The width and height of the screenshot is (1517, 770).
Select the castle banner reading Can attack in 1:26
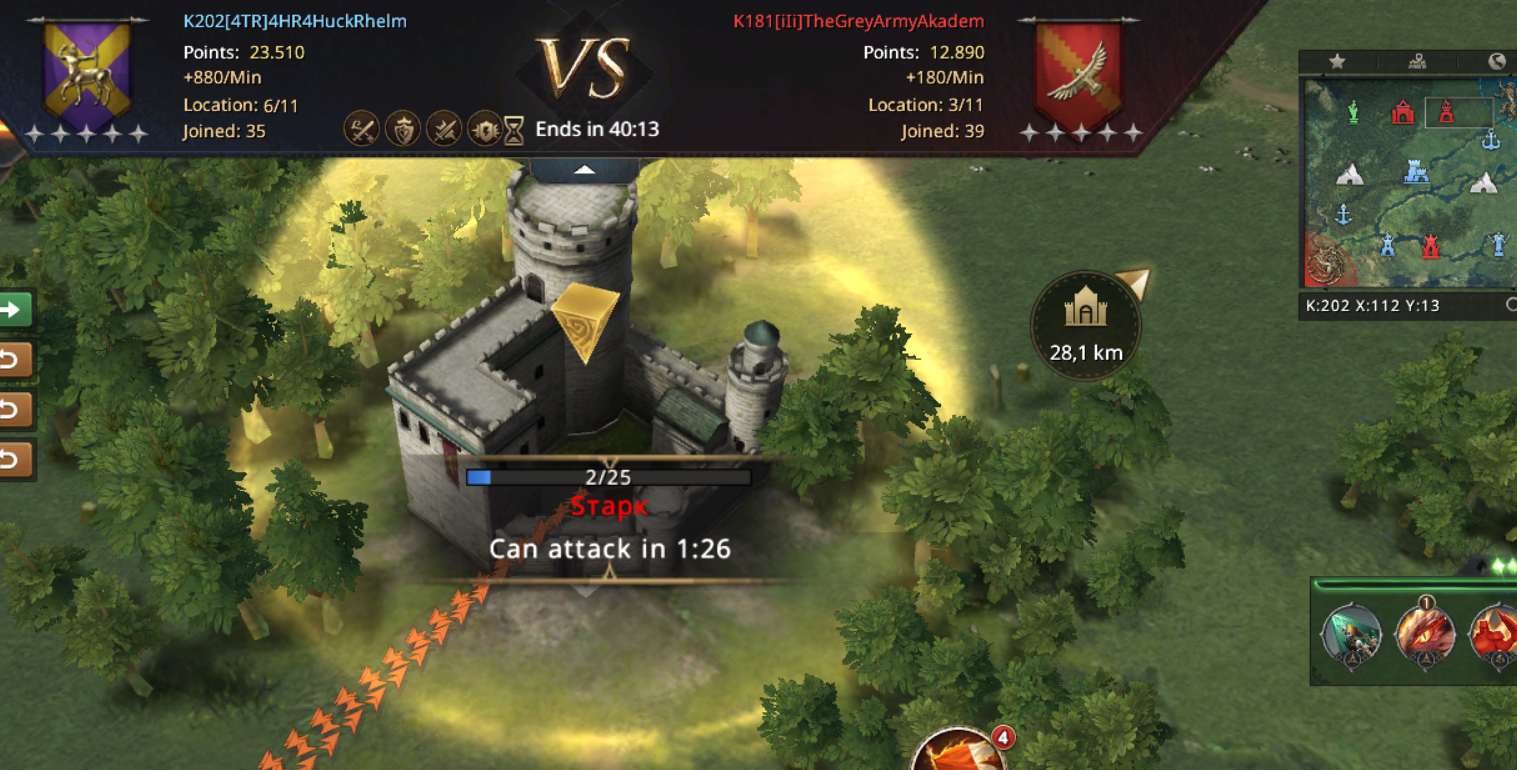[x=609, y=548]
